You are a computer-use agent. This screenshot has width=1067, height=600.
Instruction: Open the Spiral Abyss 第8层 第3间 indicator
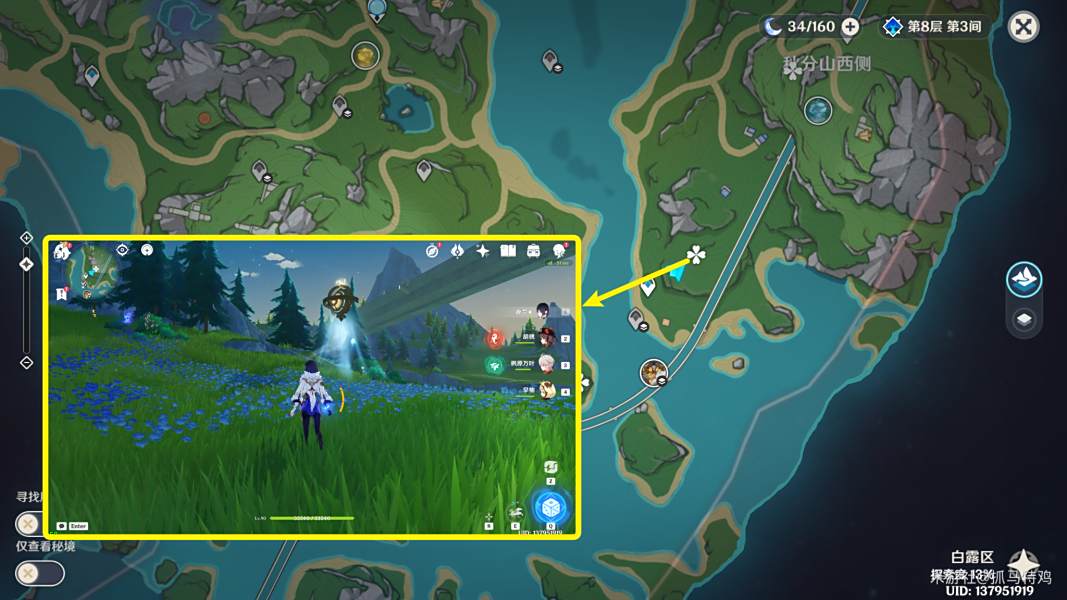click(x=931, y=27)
